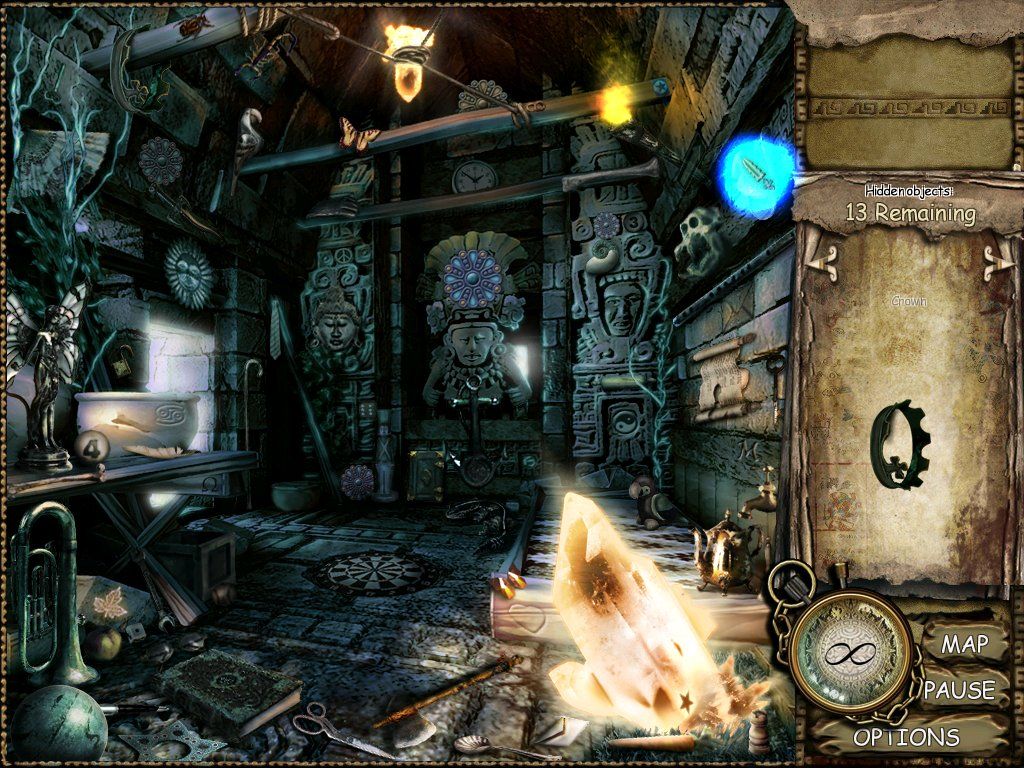Click the Crown picture on the parchment
This screenshot has width=1024, height=768.
coord(897,443)
